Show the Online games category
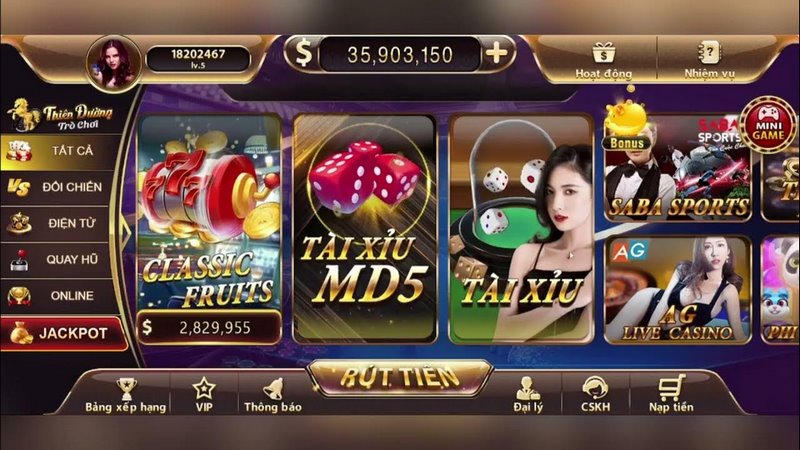Image resolution: width=800 pixels, height=450 pixels. click(x=62, y=295)
